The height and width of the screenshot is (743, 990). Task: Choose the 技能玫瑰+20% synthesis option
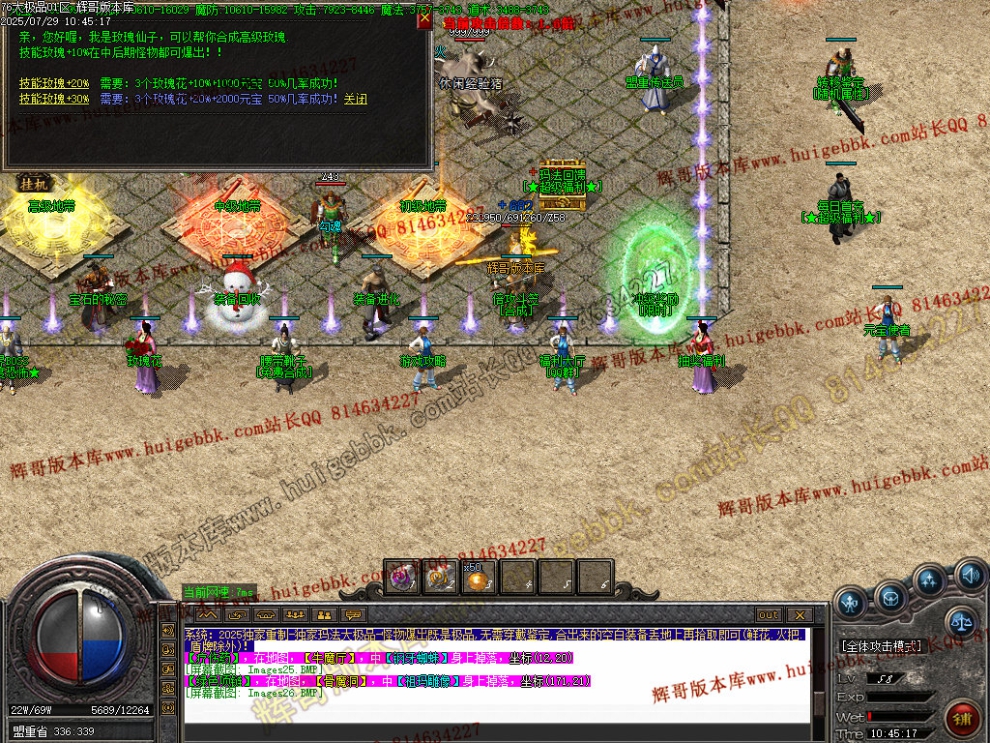(x=54, y=84)
